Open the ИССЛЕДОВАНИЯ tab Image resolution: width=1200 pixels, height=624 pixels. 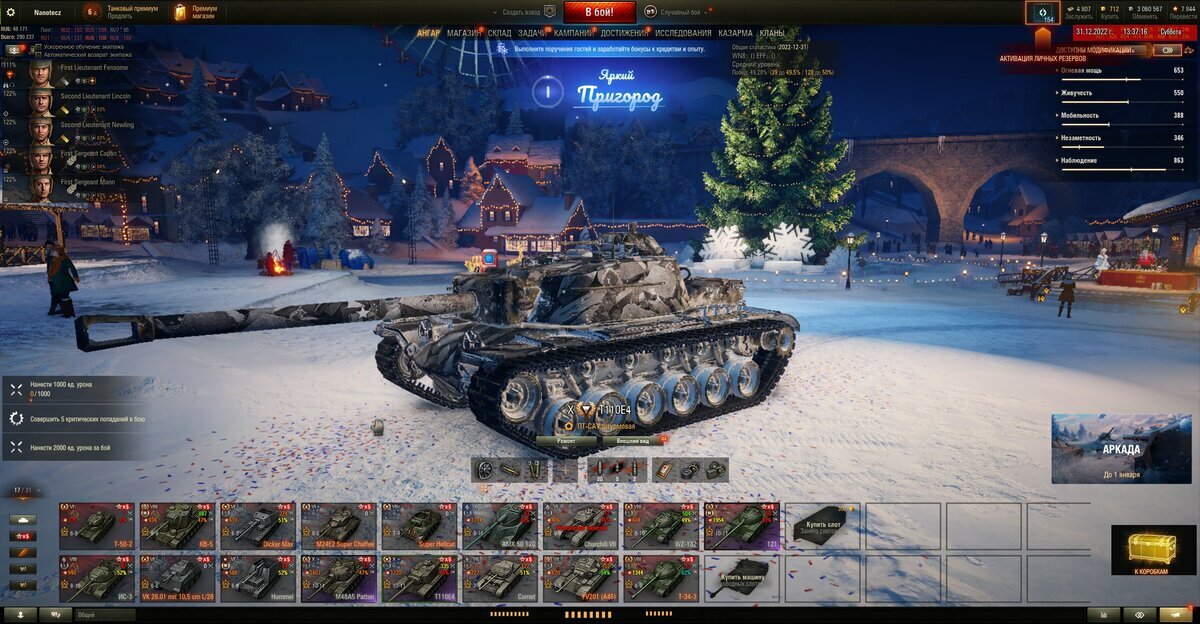click(x=683, y=33)
